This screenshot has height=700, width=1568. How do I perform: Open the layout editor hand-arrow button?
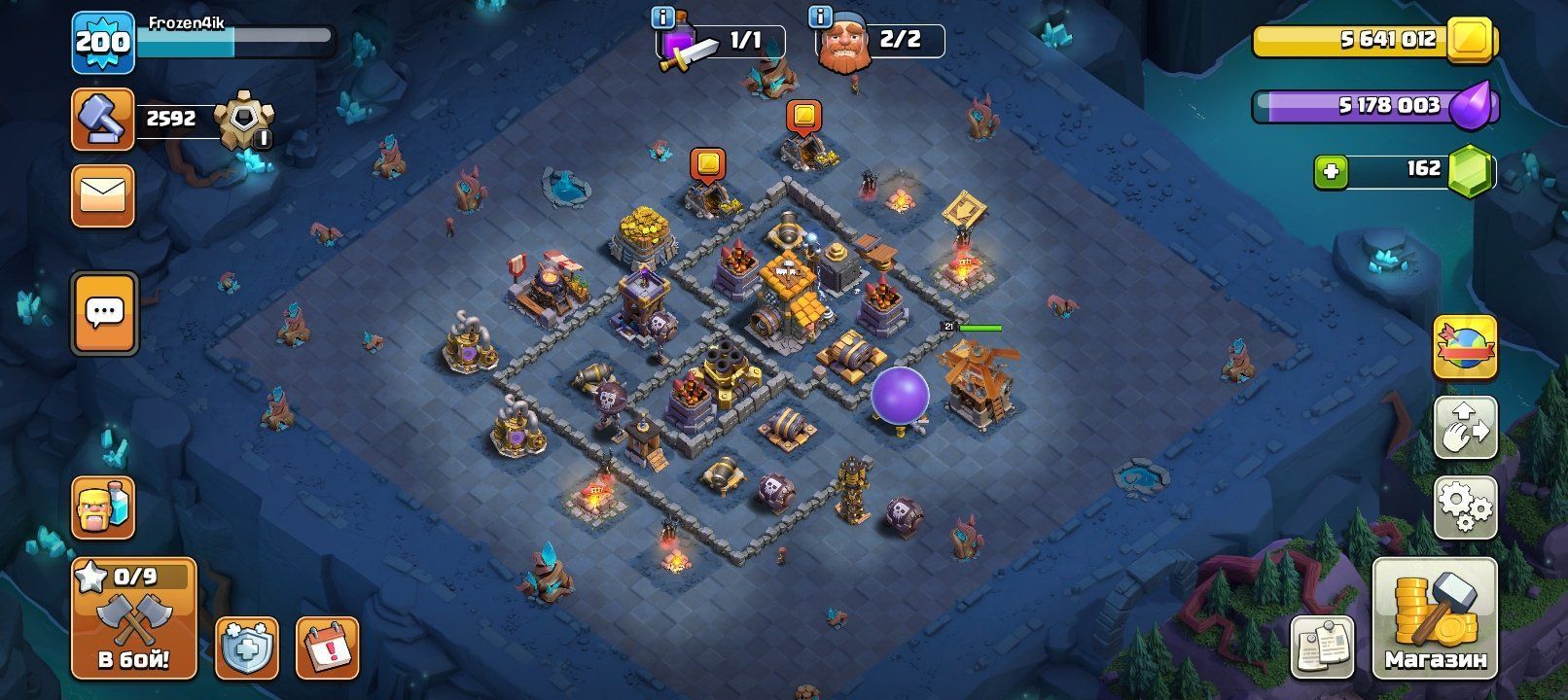point(1466,428)
